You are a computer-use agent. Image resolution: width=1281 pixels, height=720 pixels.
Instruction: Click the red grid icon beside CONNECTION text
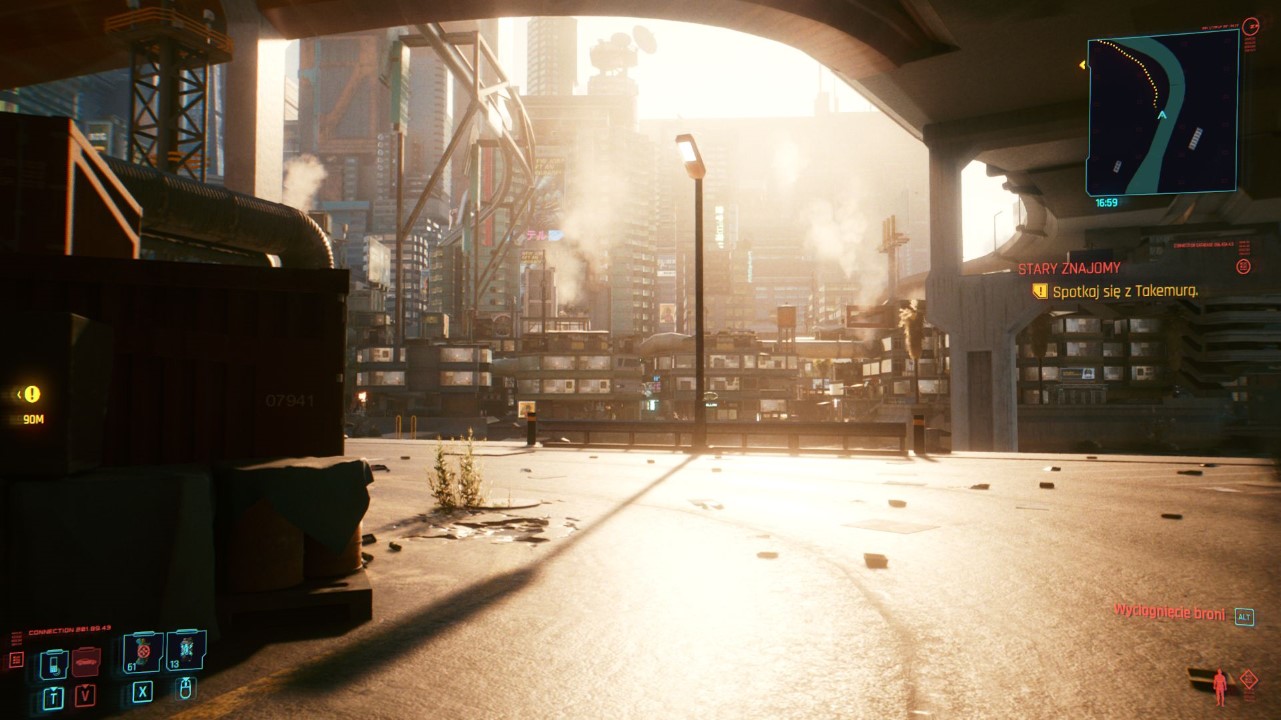coord(15,659)
